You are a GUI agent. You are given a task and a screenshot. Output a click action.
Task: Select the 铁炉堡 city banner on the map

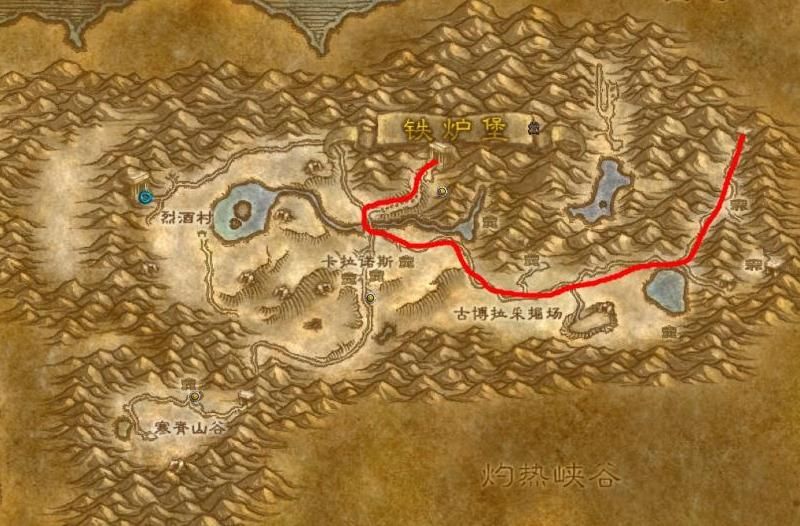(455, 129)
